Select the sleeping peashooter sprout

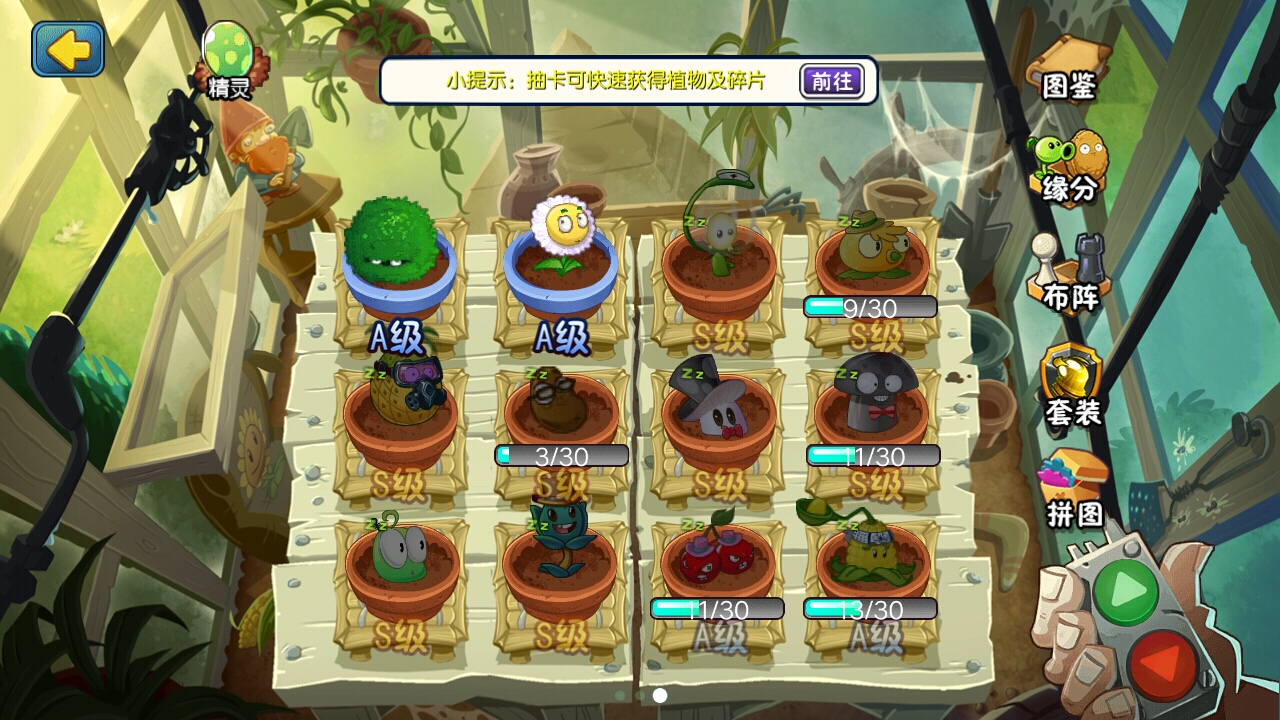tap(719, 250)
